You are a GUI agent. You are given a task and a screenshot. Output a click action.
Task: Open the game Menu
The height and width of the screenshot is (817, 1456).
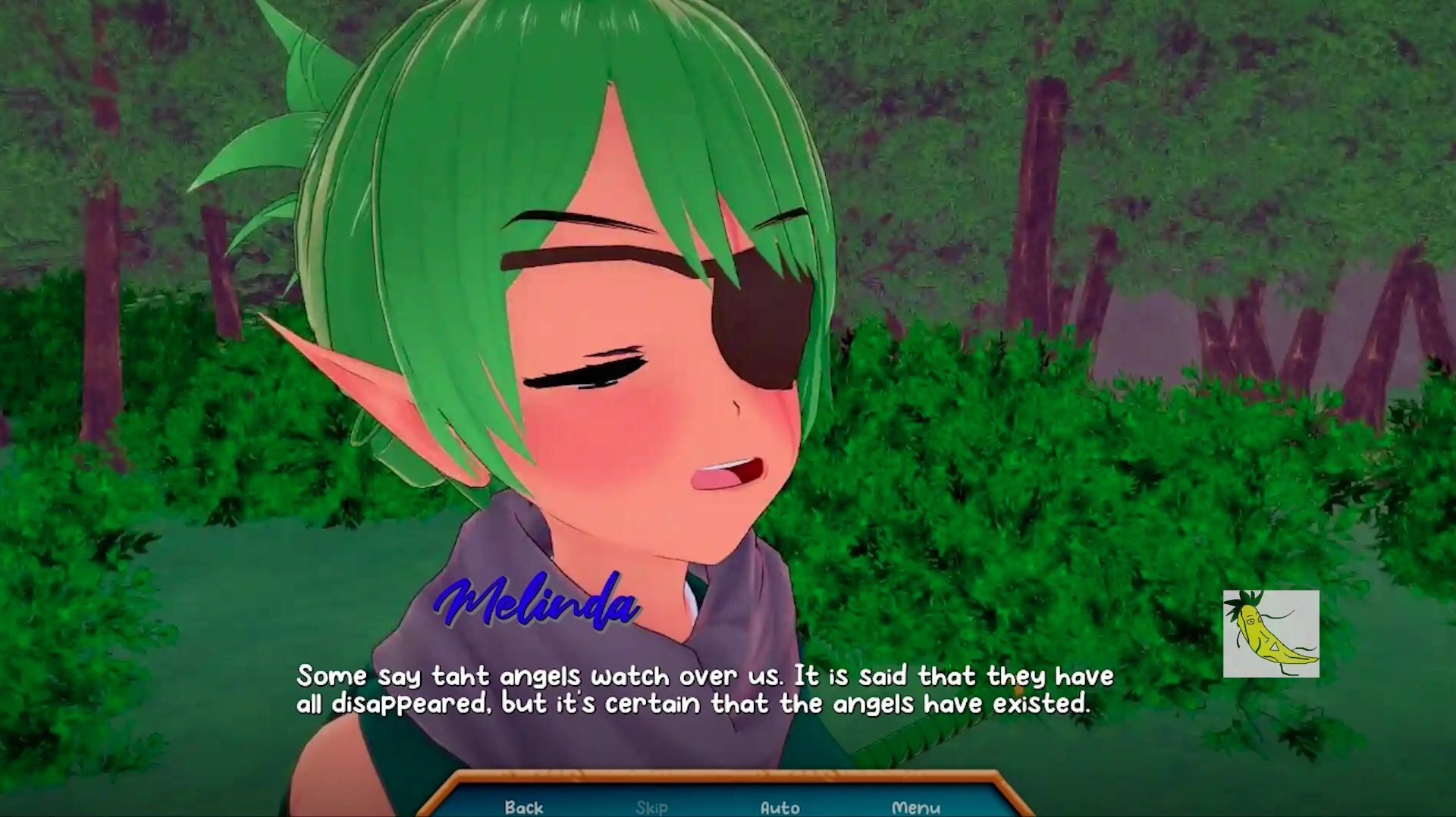pos(915,807)
